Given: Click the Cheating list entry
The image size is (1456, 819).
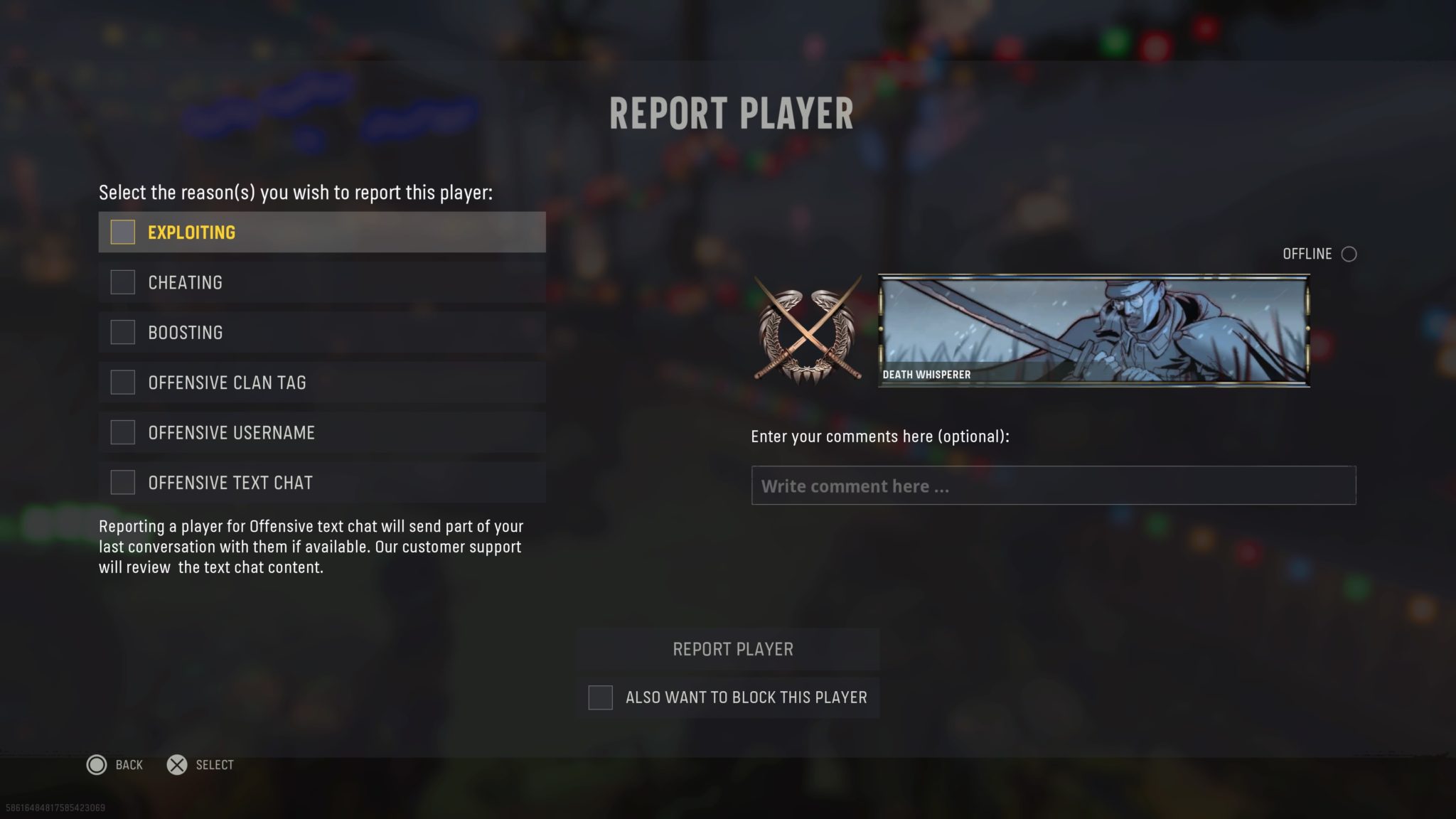Looking at the screenshot, I should (x=321, y=282).
